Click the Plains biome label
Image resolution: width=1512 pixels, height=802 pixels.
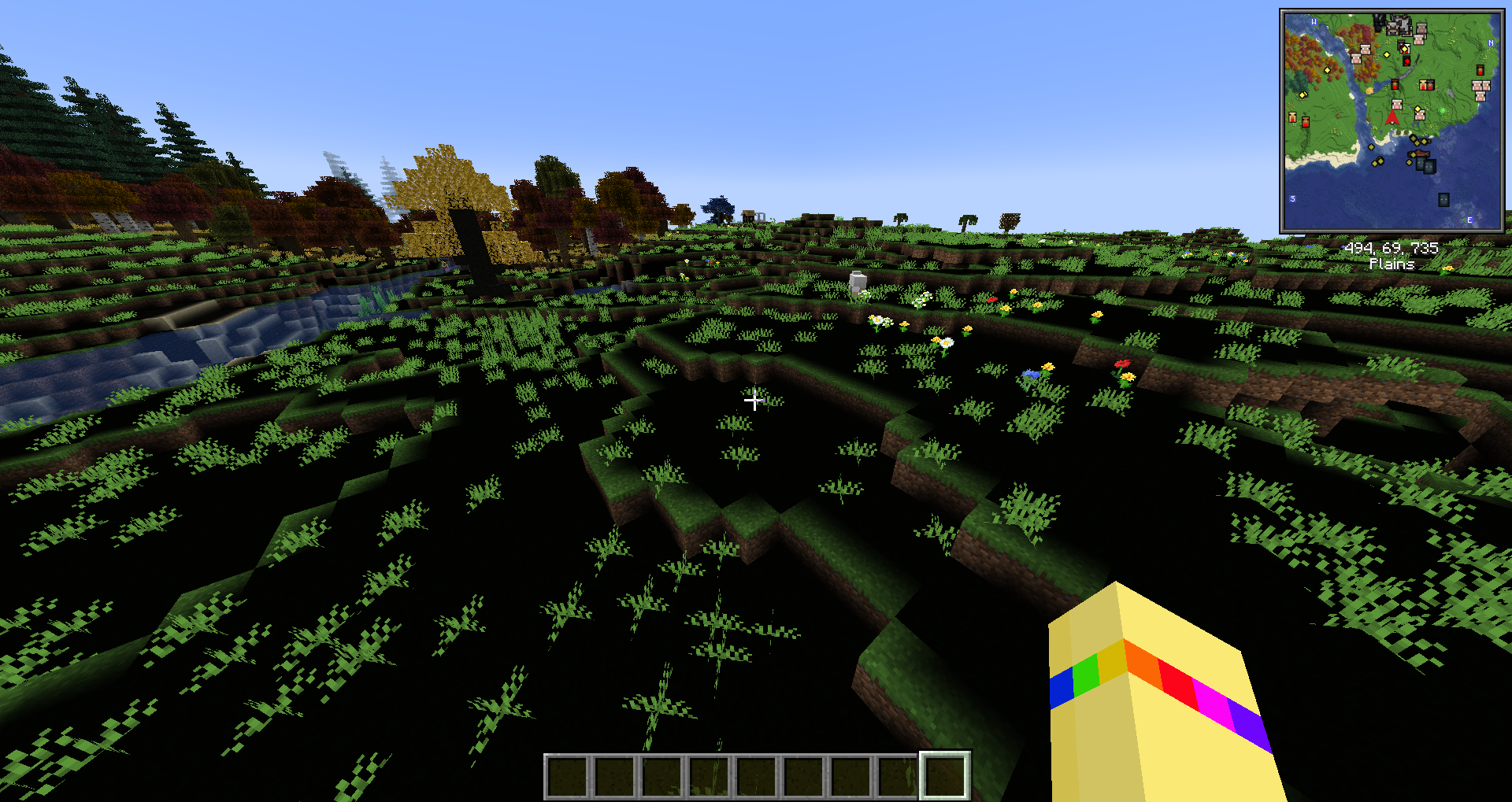pos(1391,265)
